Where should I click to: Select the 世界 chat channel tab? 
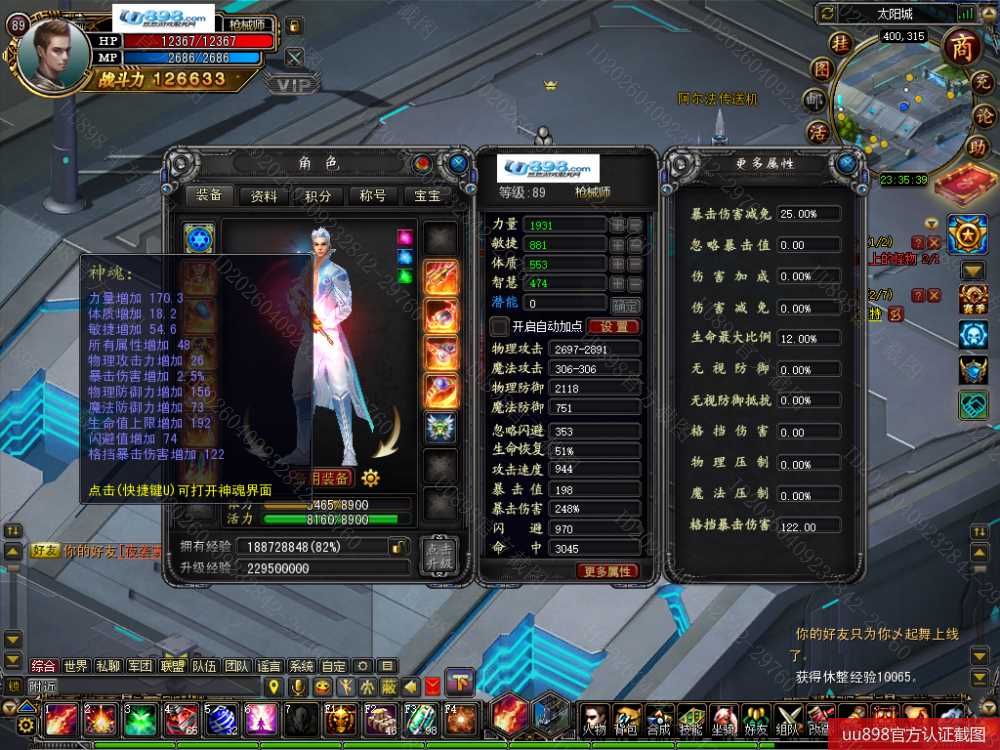point(76,666)
